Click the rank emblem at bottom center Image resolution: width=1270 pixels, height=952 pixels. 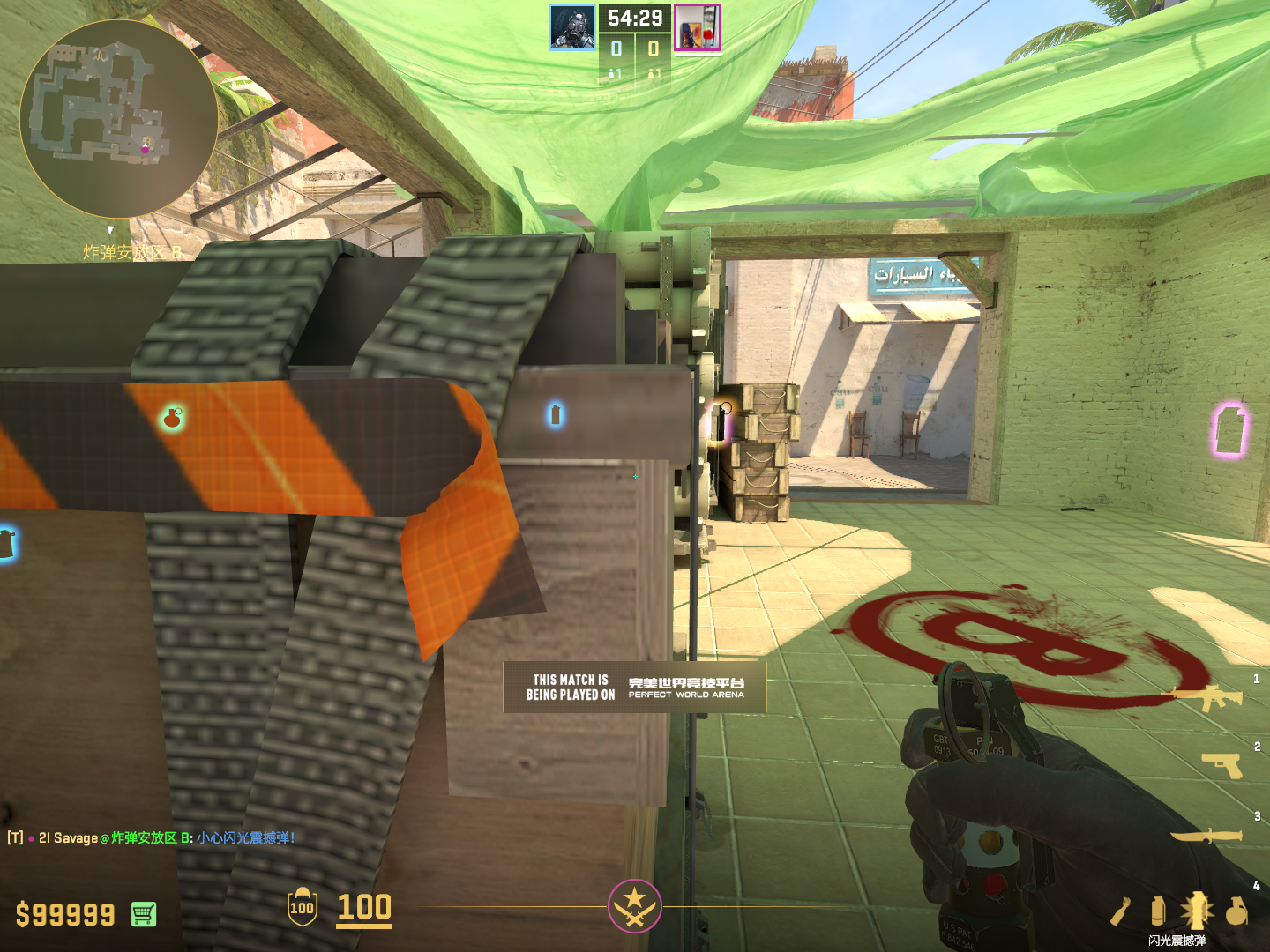[x=634, y=905]
